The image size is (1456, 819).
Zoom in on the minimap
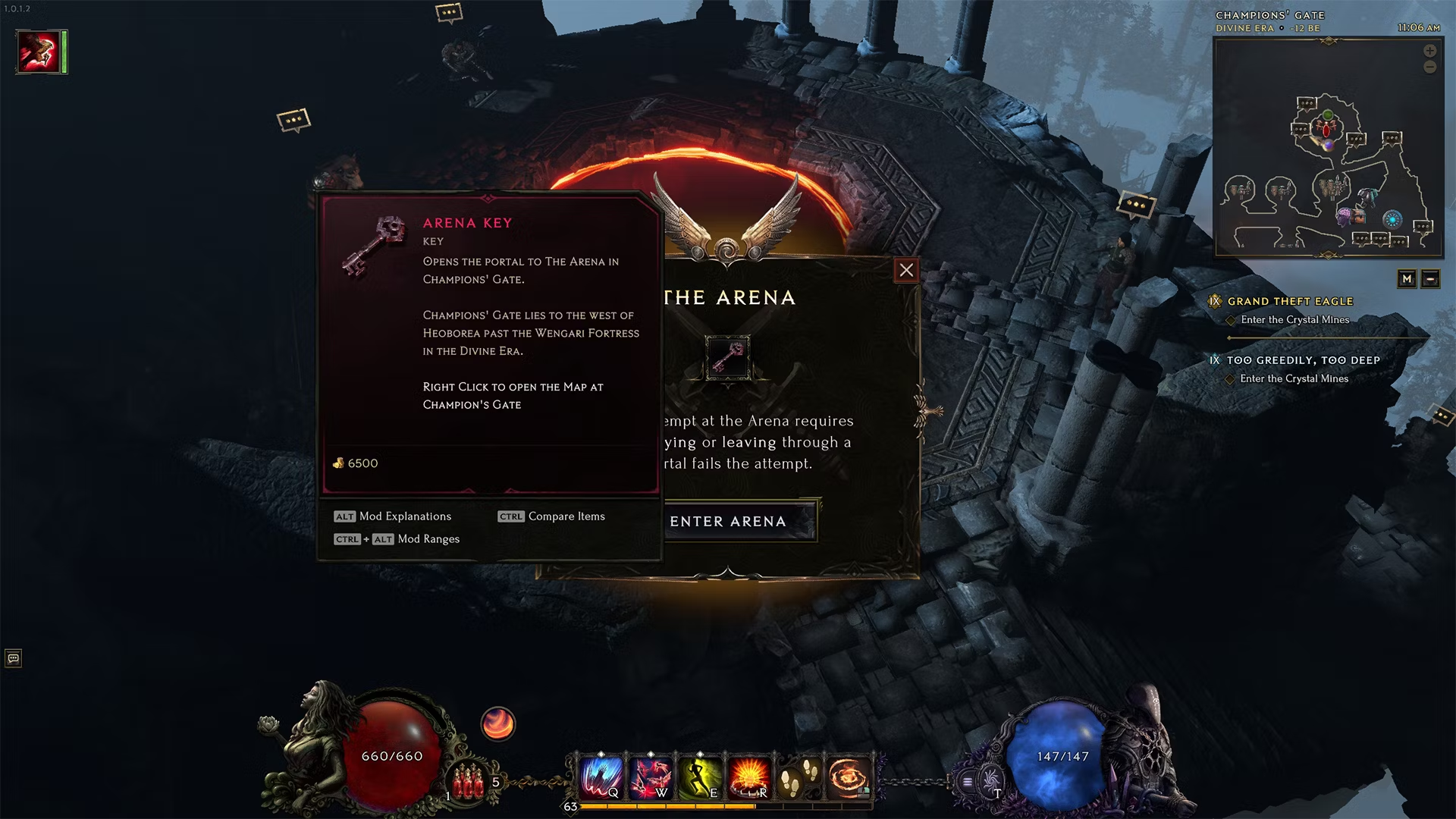pyautogui.click(x=1429, y=51)
